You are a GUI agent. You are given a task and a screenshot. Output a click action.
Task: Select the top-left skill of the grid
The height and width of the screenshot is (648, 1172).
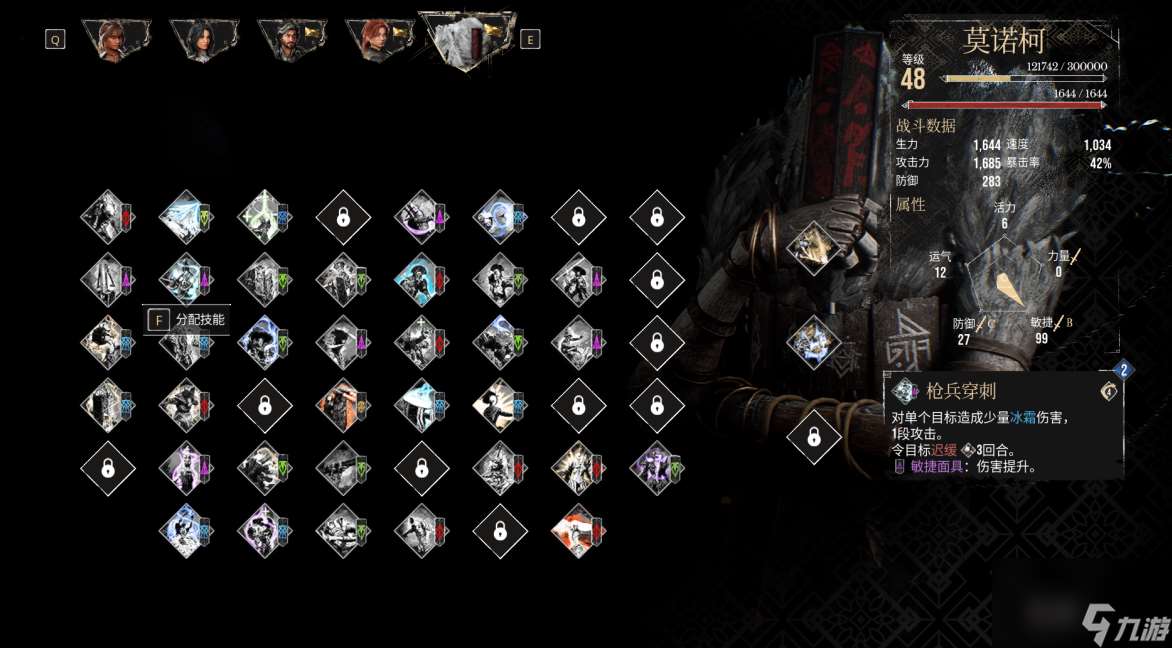[x=108, y=216]
